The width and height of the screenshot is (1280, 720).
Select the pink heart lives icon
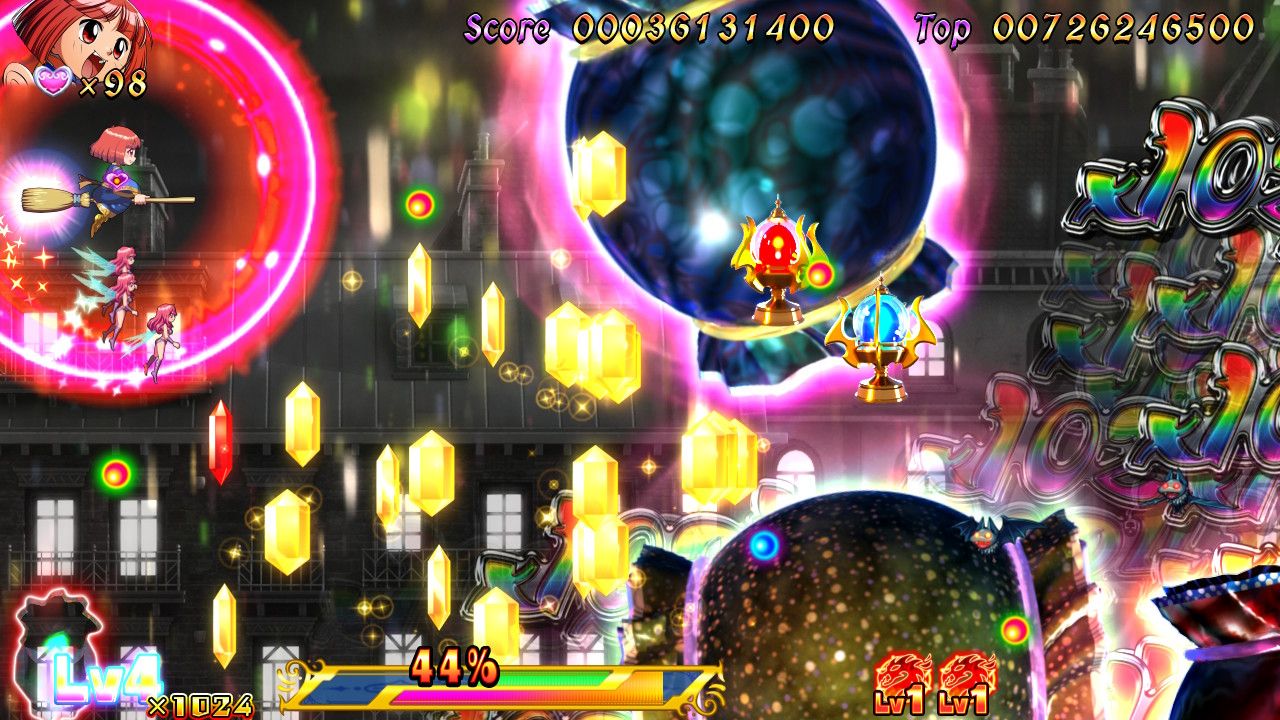pyautogui.click(x=52, y=82)
